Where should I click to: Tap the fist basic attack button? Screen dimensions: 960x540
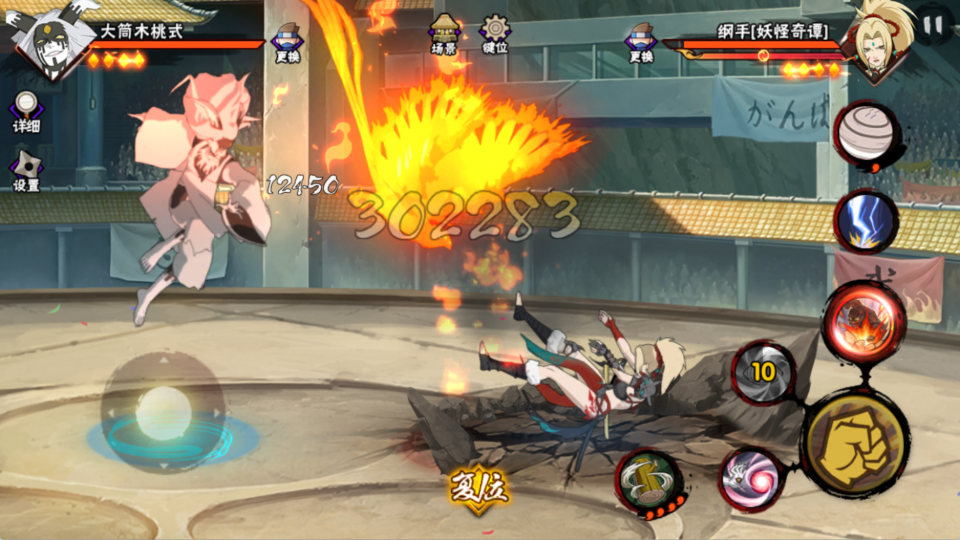[854, 442]
